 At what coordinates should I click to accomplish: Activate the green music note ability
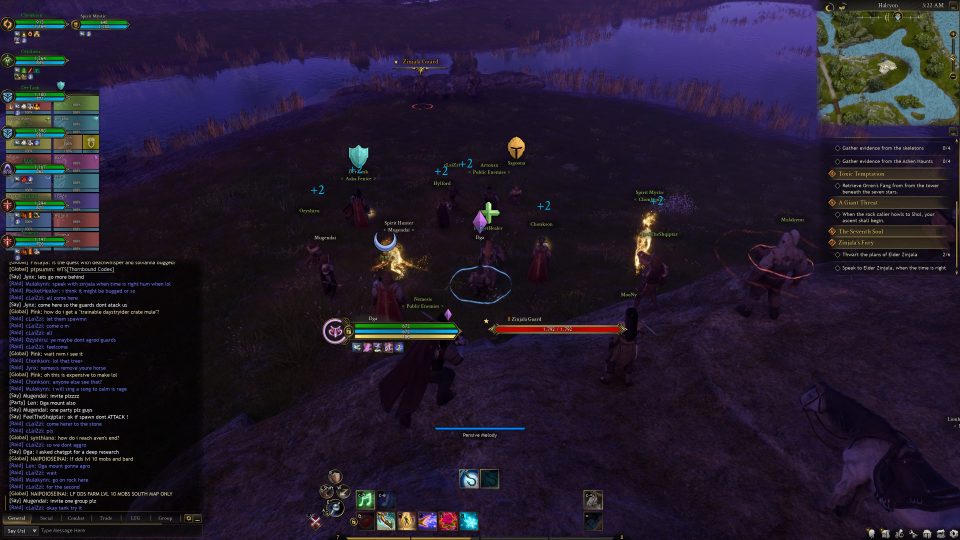[x=366, y=499]
